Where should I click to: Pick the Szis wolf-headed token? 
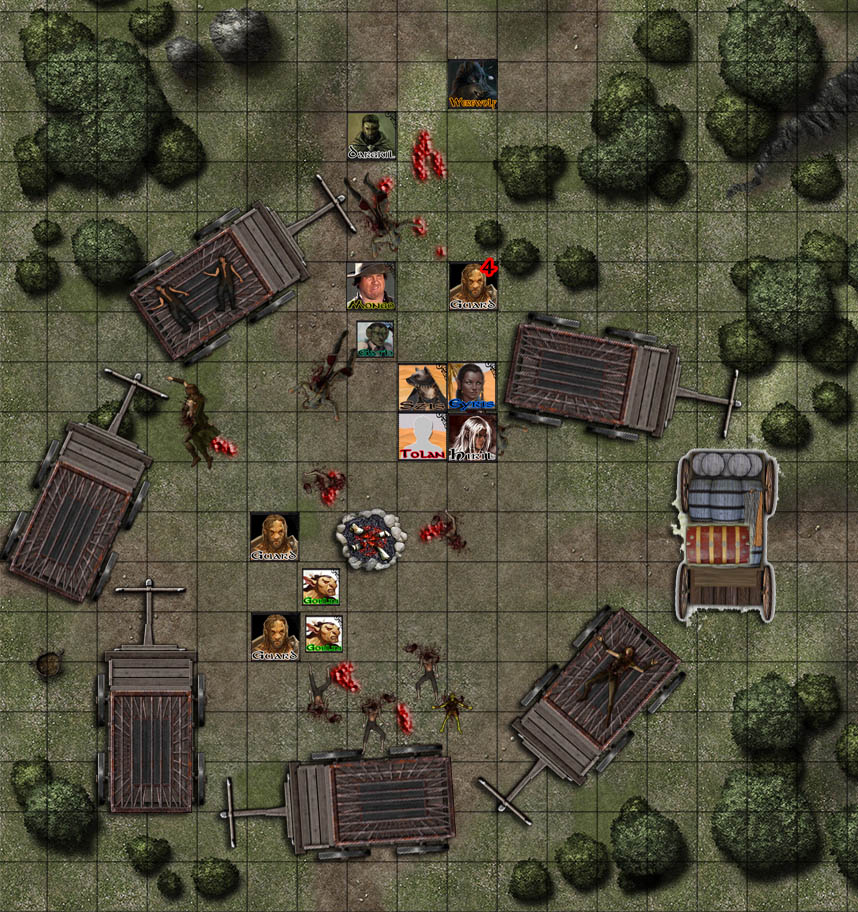(422, 387)
